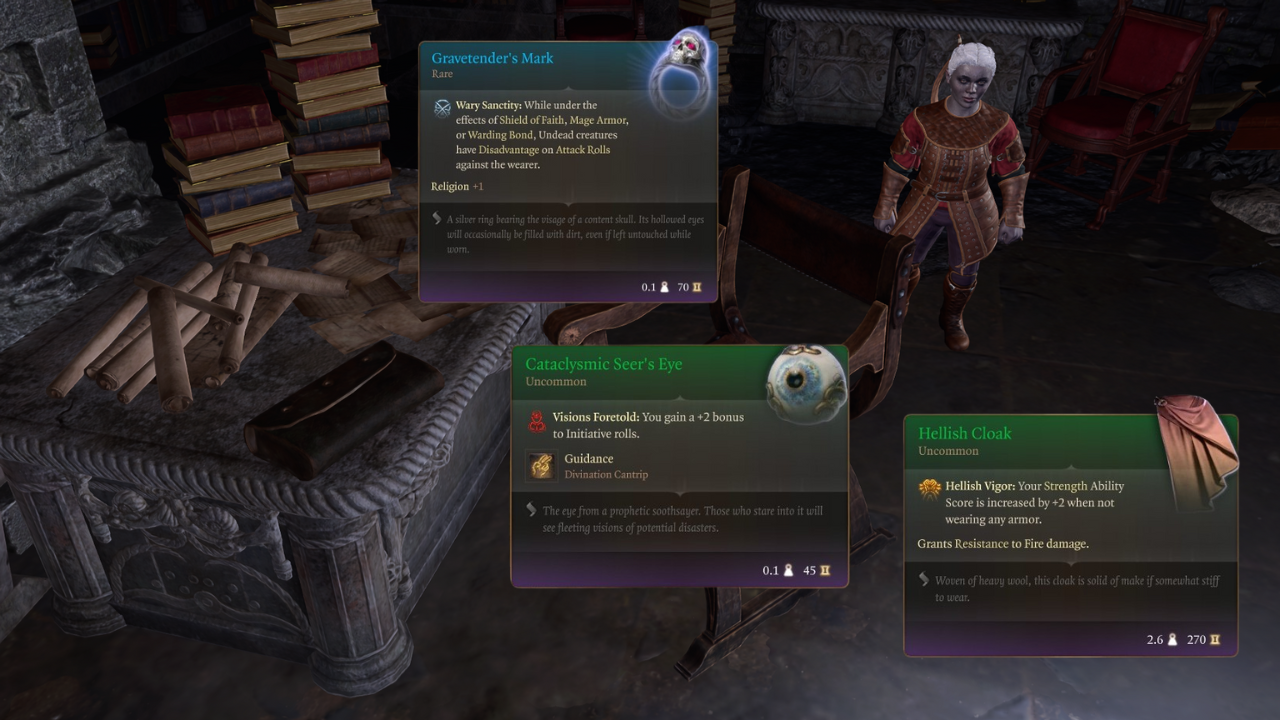Select the Wary Sanctity passive icon
This screenshot has height=720, width=1280.
pyautogui.click(x=442, y=108)
